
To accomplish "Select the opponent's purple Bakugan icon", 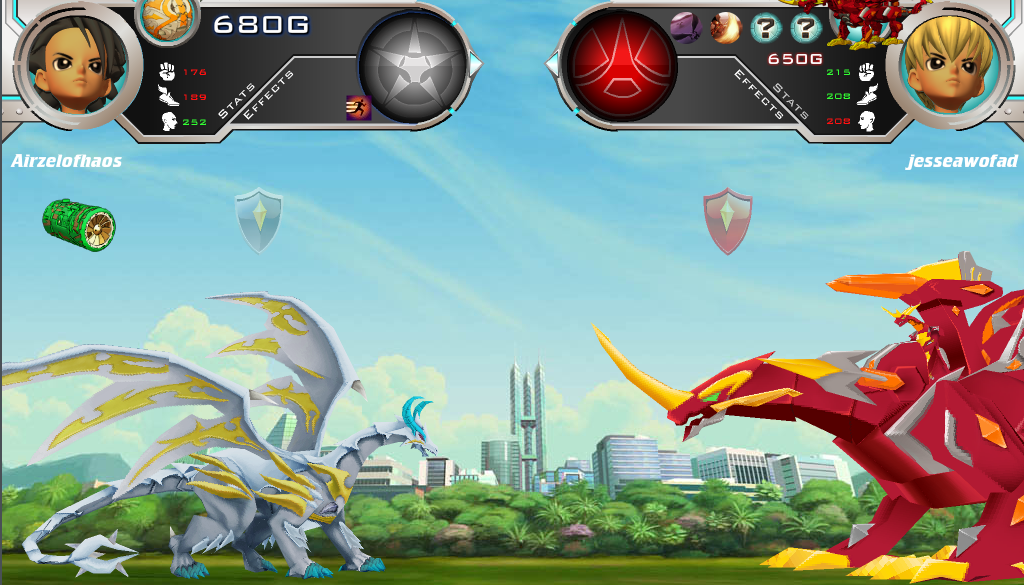I will (685, 27).
